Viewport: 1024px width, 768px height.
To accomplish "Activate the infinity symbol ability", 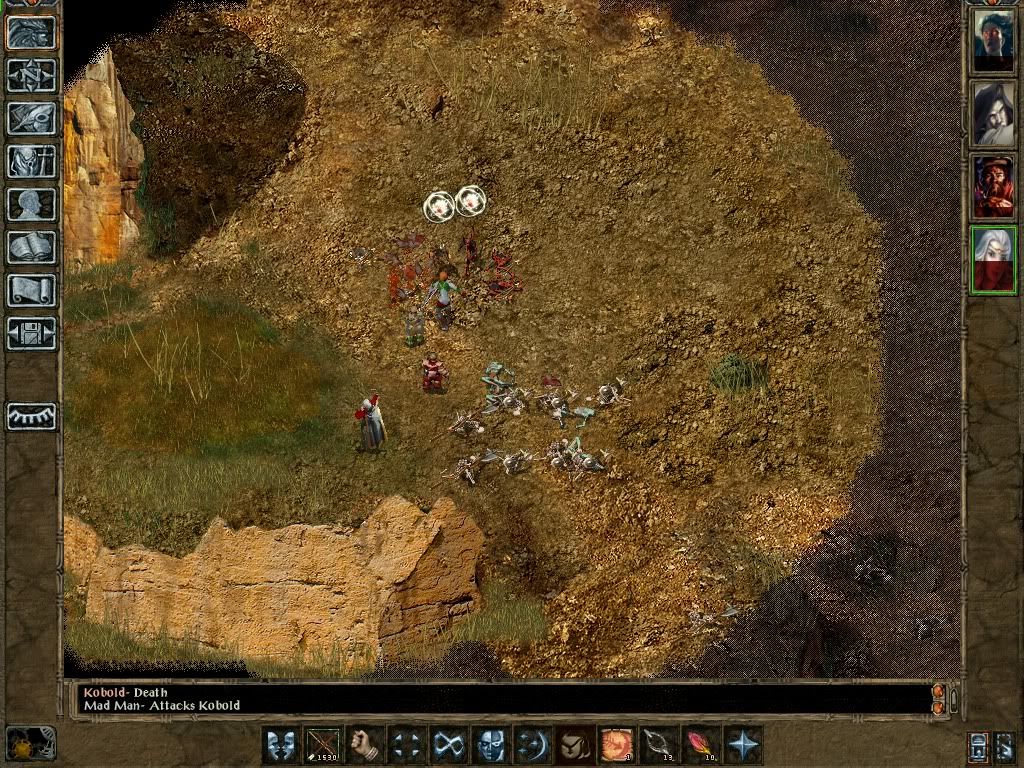I will click(x=448, y=746).
